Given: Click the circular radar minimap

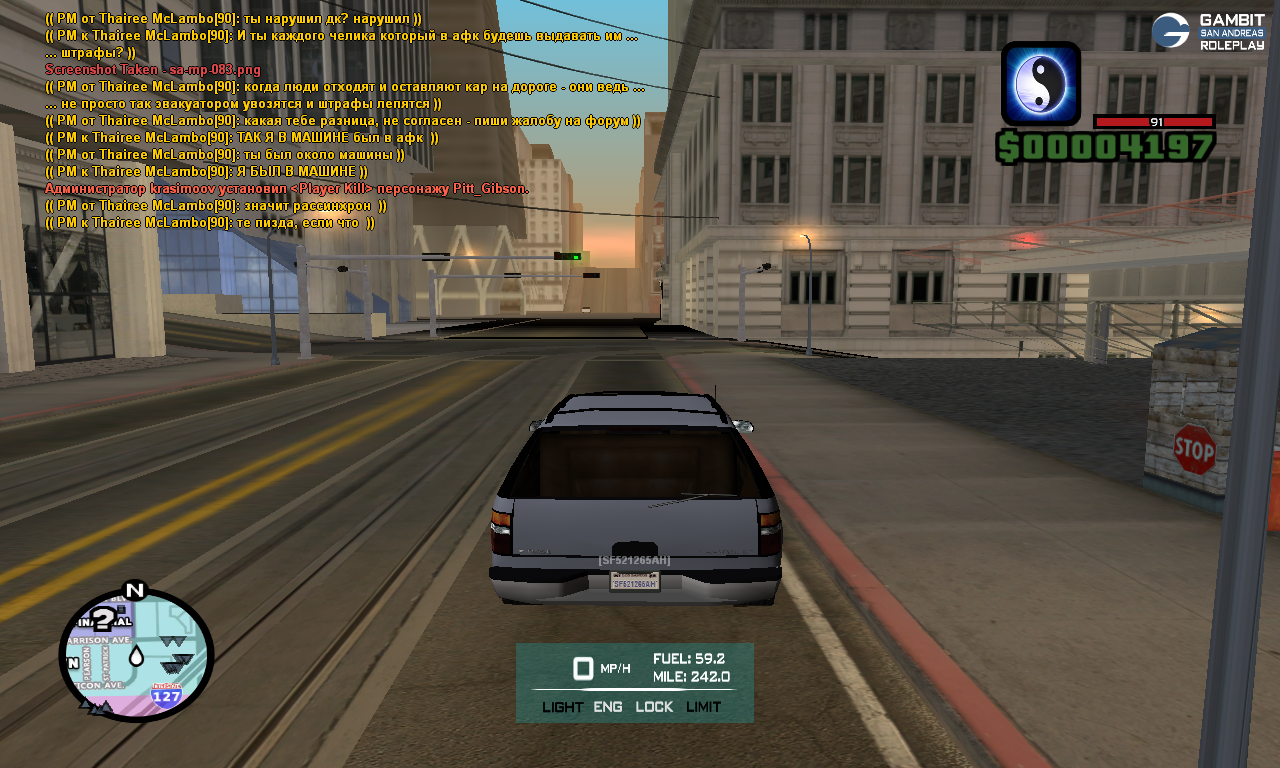Looking at the screenshot, I should [x=136, y=655].
